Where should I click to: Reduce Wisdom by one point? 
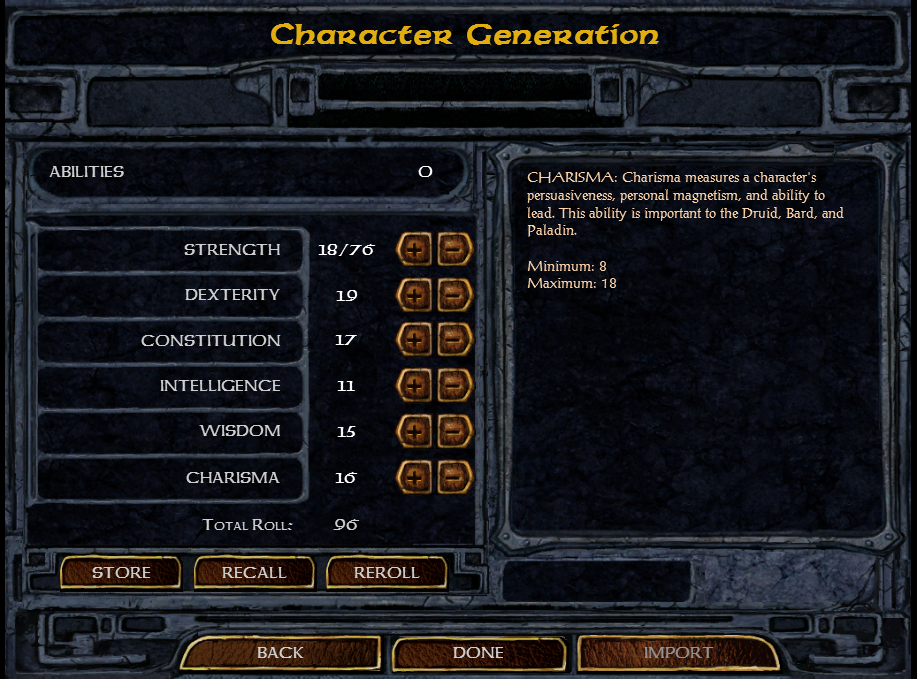[454, 431]
